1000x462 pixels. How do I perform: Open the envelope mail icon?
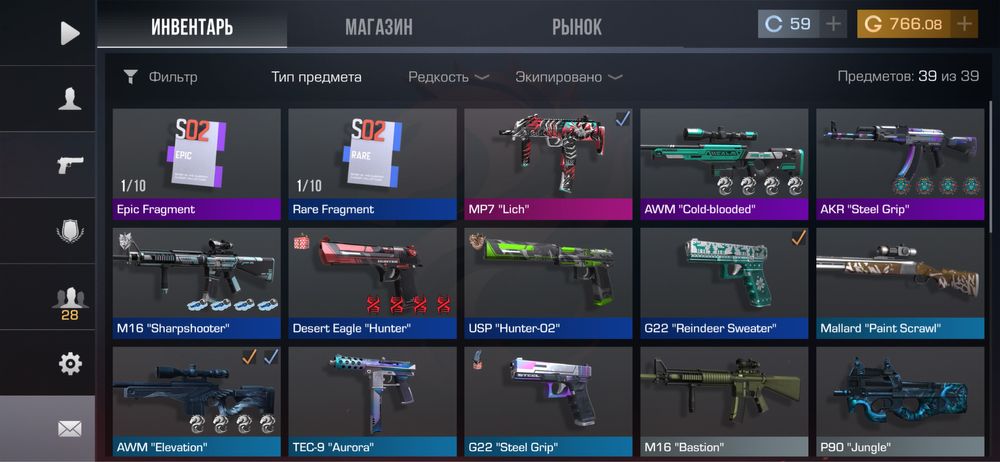(x=69, y=428)
